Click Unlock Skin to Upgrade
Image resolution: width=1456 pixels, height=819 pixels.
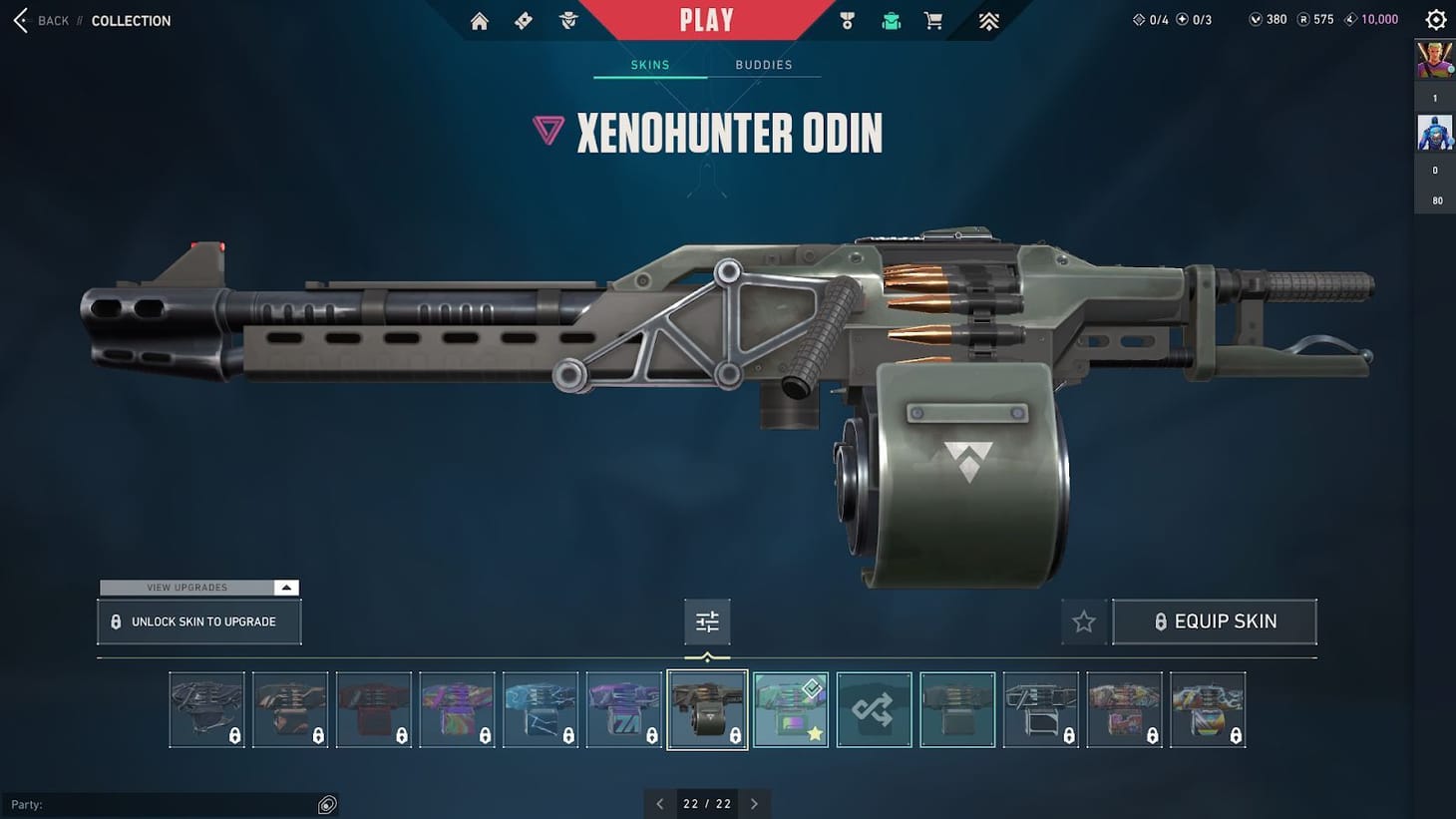[198, 620]
